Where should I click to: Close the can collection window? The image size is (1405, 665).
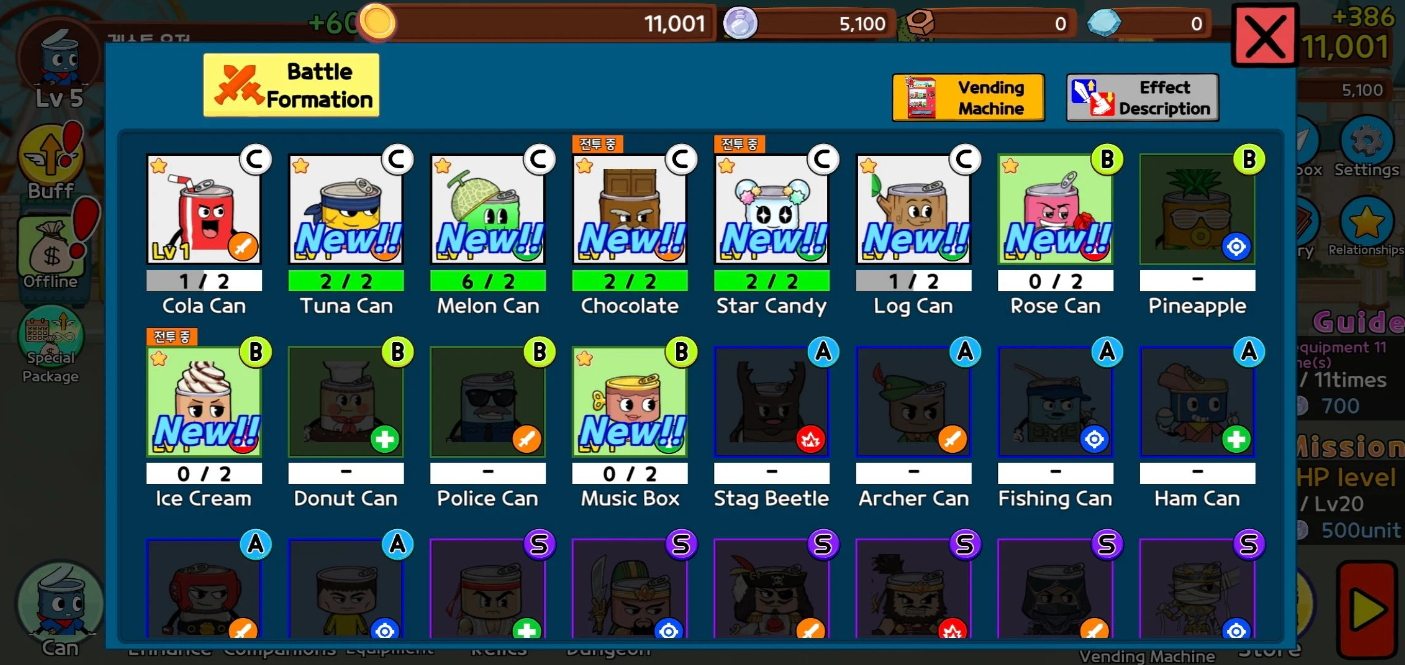[x=1265, y=37]
